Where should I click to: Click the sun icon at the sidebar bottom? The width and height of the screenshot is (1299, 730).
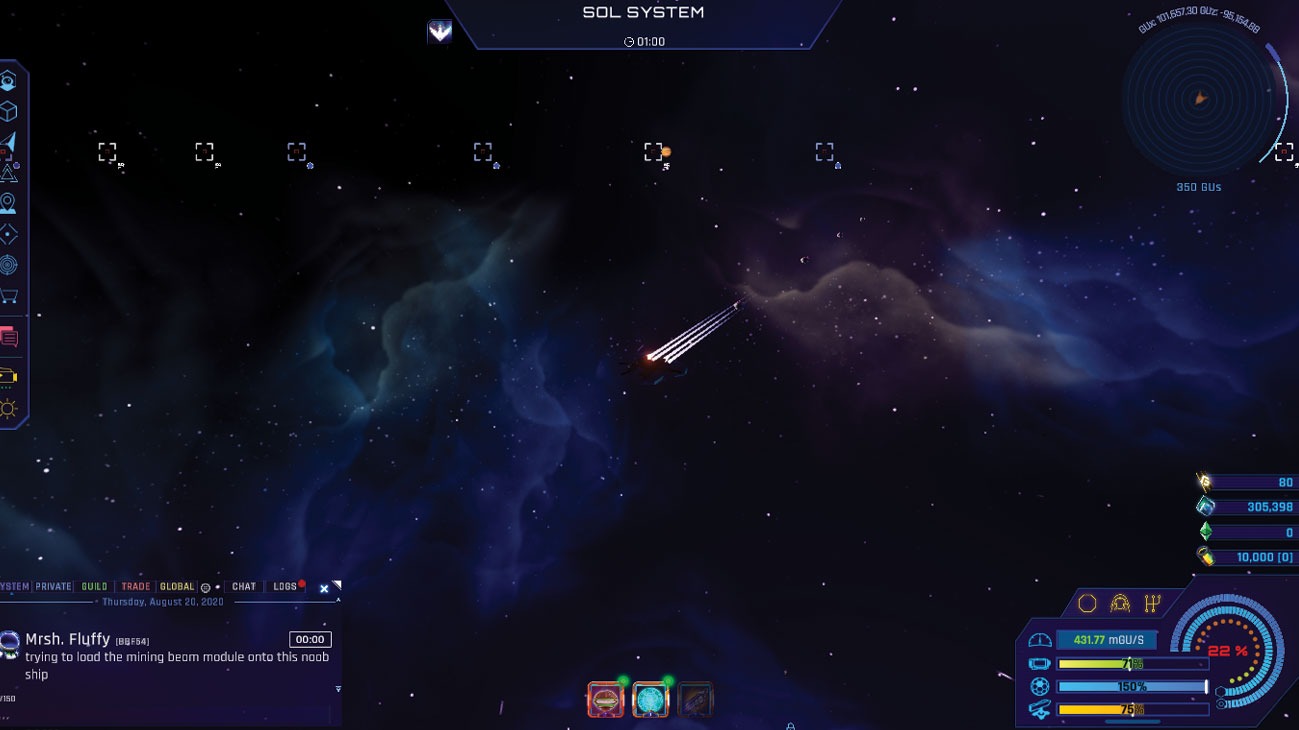tap(9, 408)
